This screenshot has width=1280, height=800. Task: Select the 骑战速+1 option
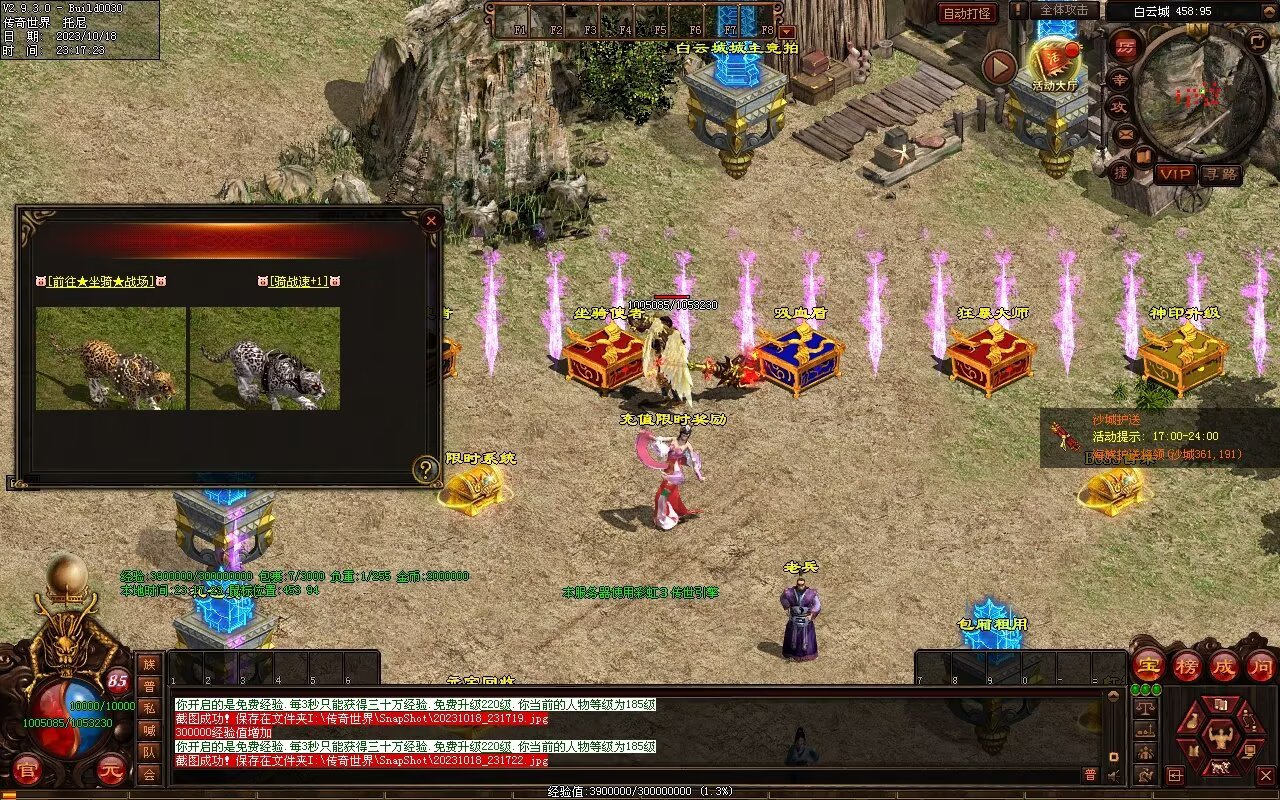click(x=299, y=282)
